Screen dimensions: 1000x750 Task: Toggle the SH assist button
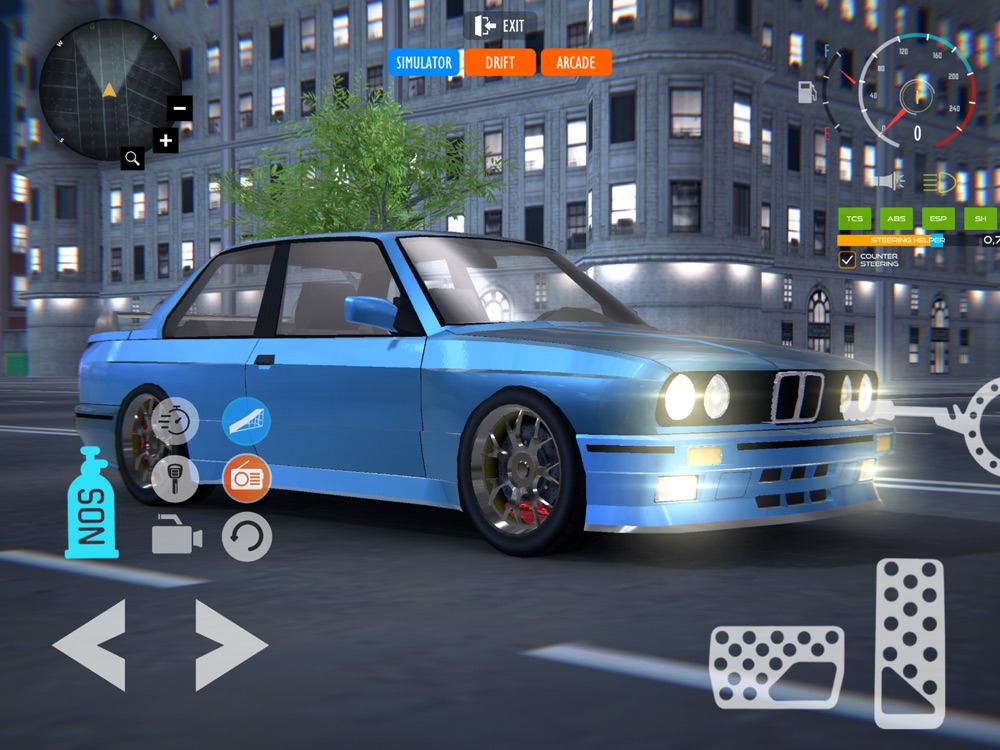(x=980, y=218)
